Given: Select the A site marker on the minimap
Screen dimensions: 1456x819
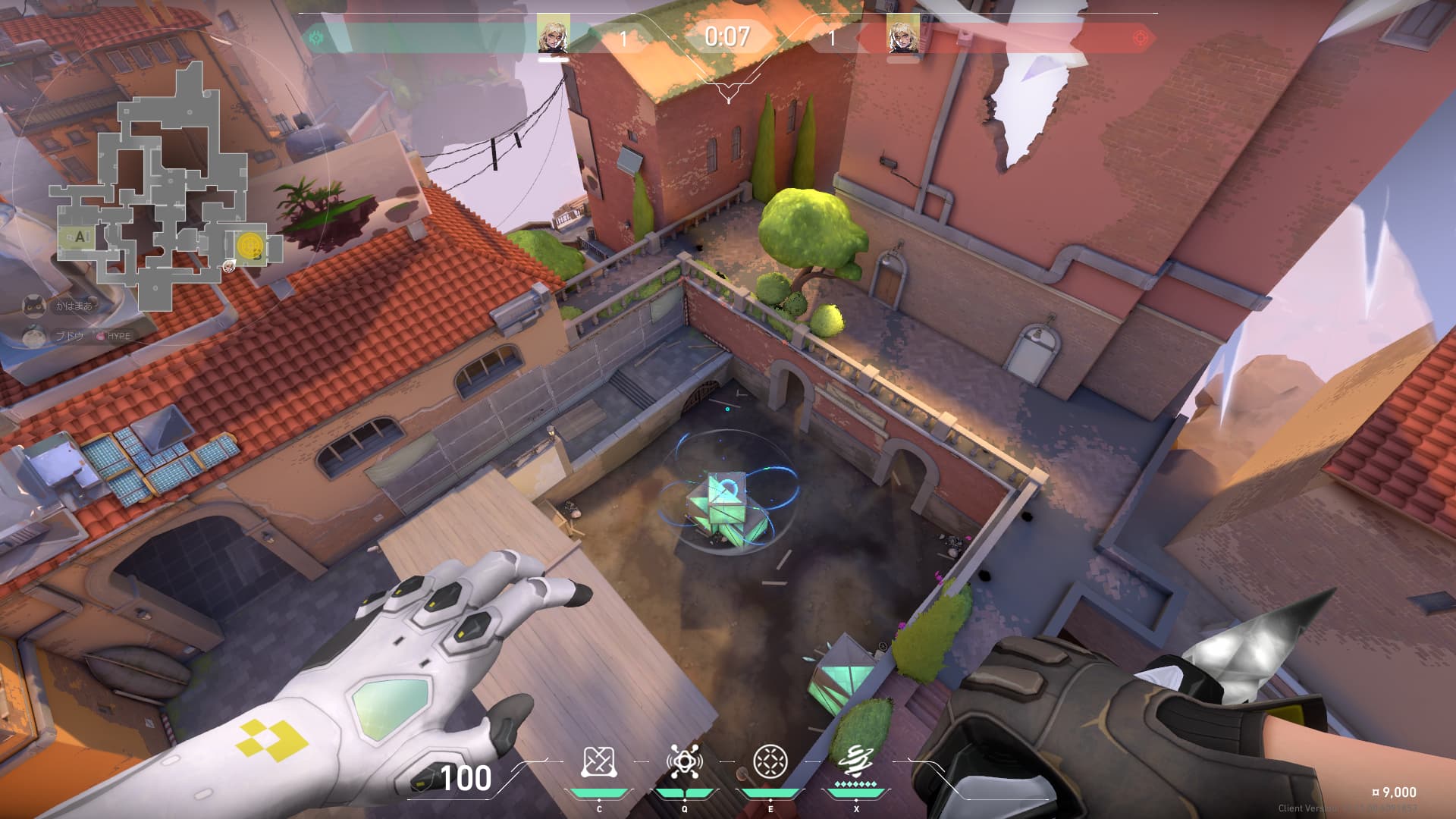Looking at the screenshot, I should point(79,237).
